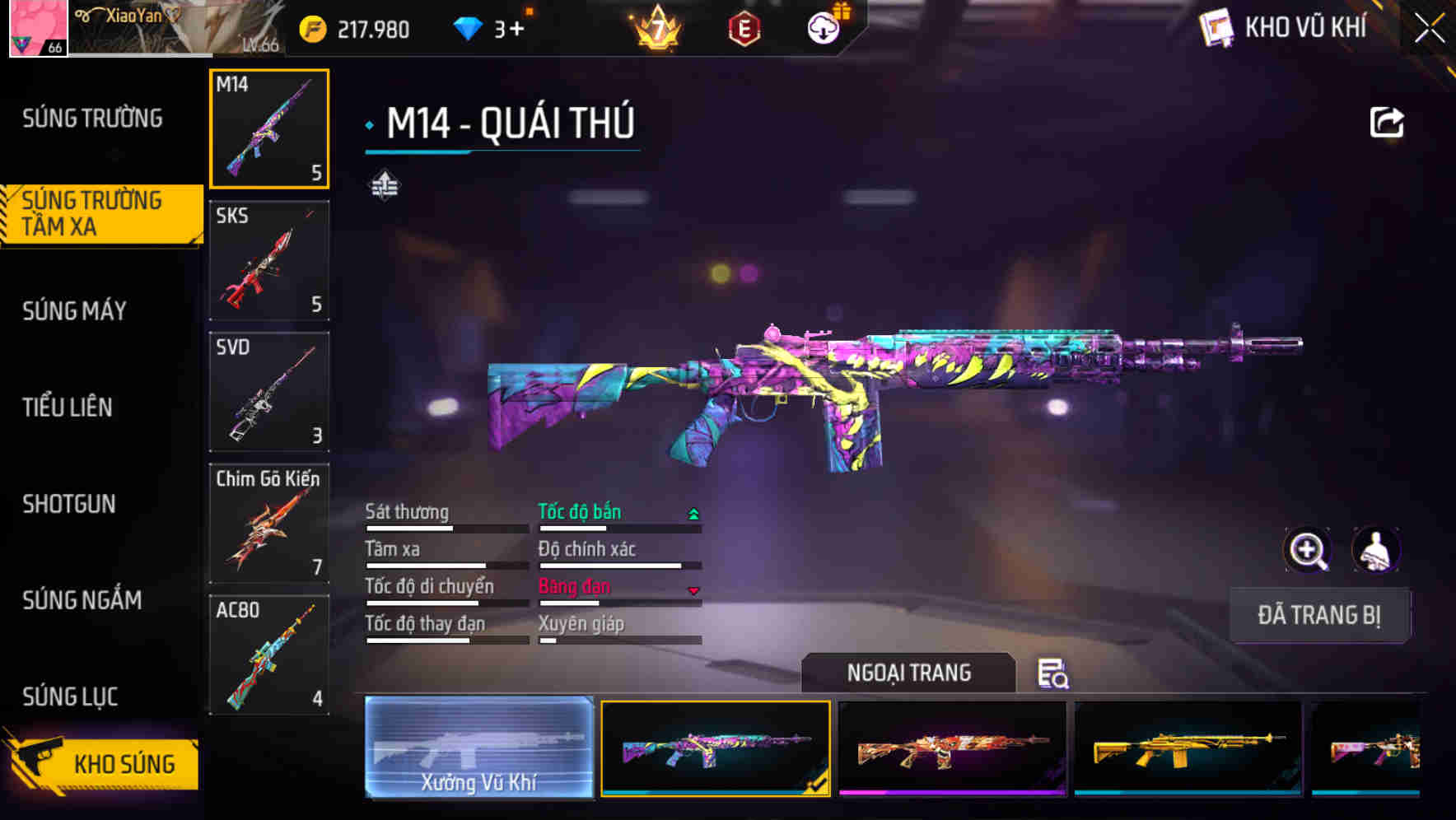Select the Tiểu Liên weapon category

pyautogui.click(x=68, y=407)
